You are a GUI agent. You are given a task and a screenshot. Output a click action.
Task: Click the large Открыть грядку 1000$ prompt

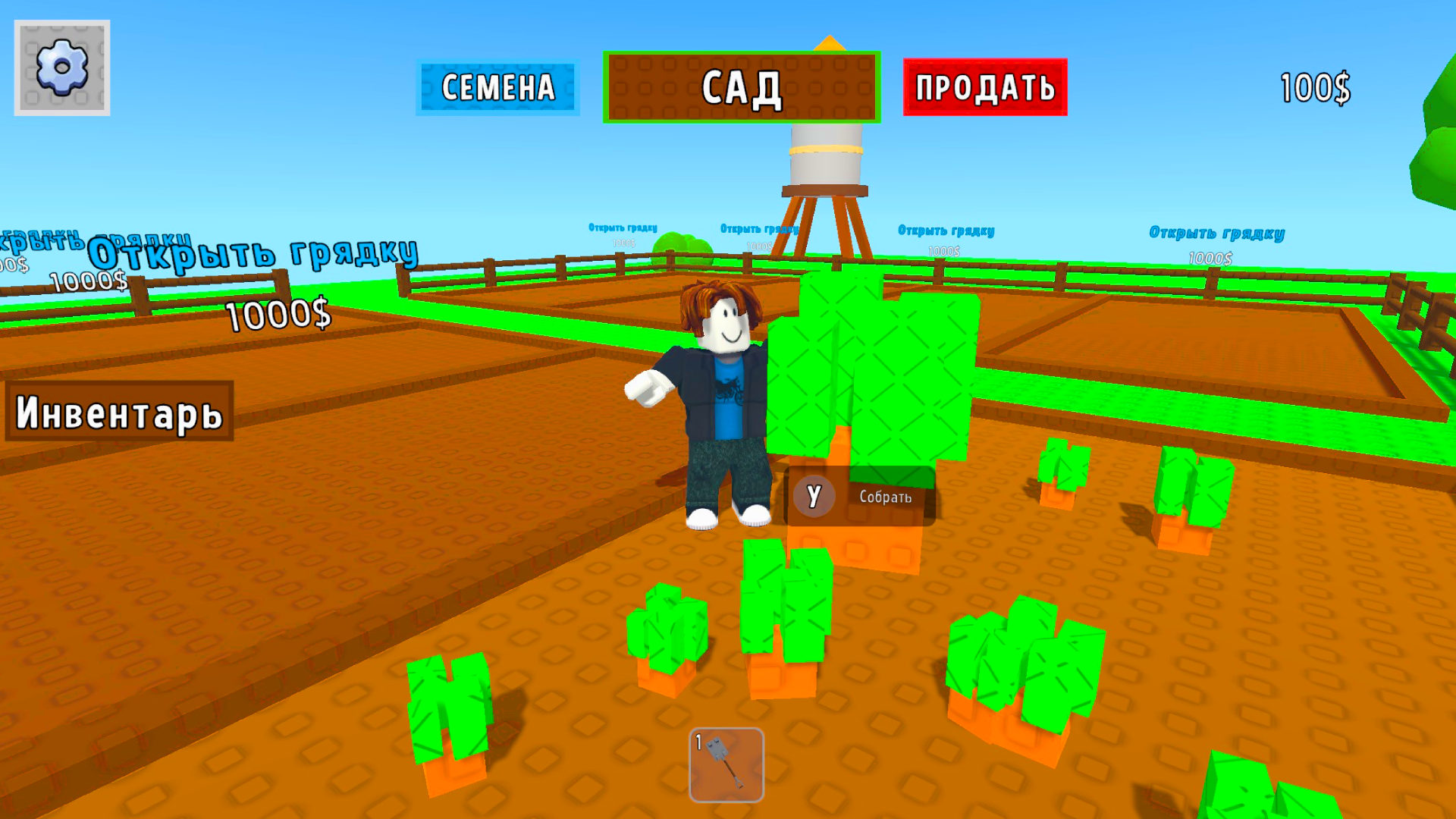253,253
